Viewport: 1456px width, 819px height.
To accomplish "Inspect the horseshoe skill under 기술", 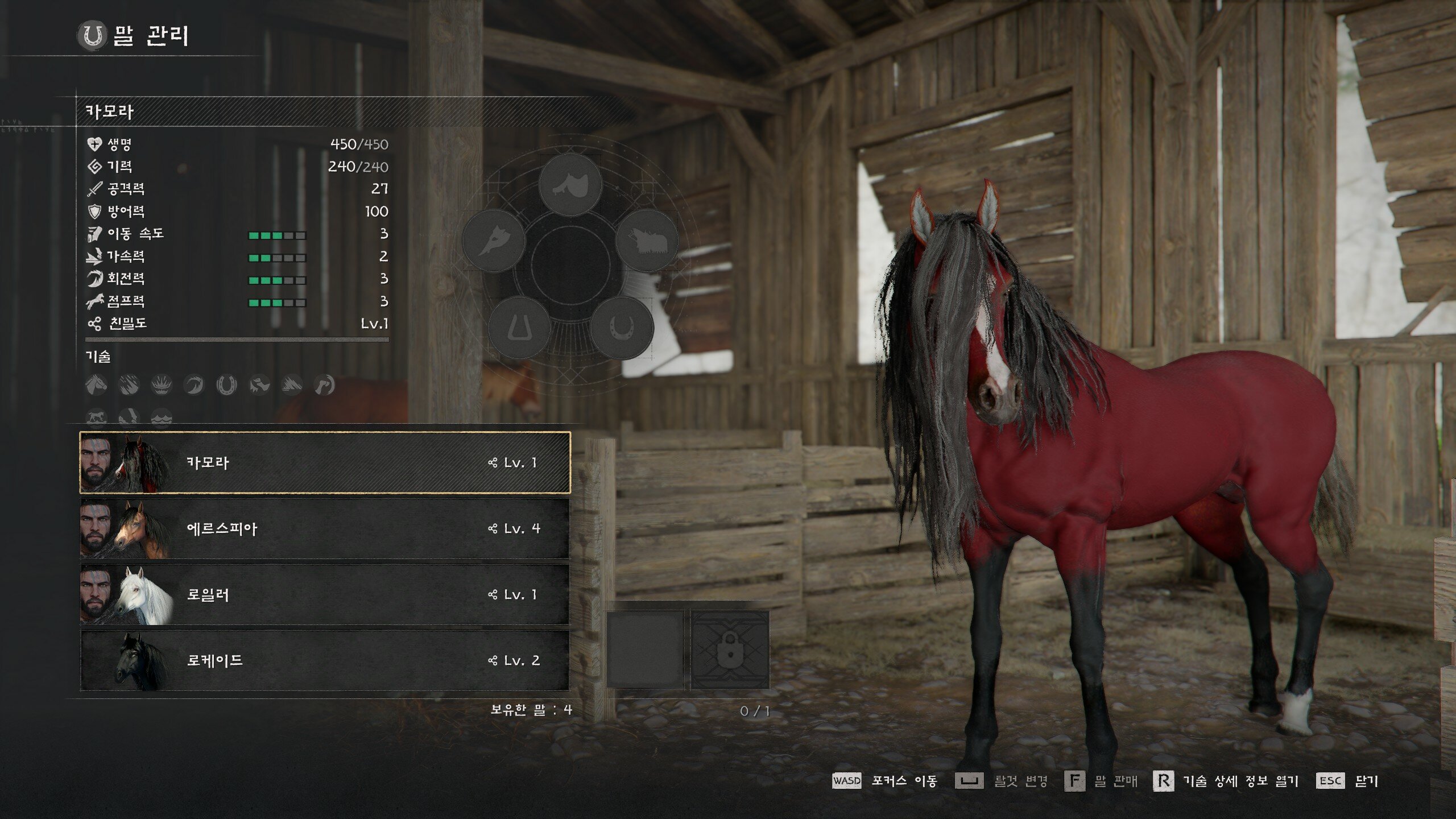I will tap(226, 385).
